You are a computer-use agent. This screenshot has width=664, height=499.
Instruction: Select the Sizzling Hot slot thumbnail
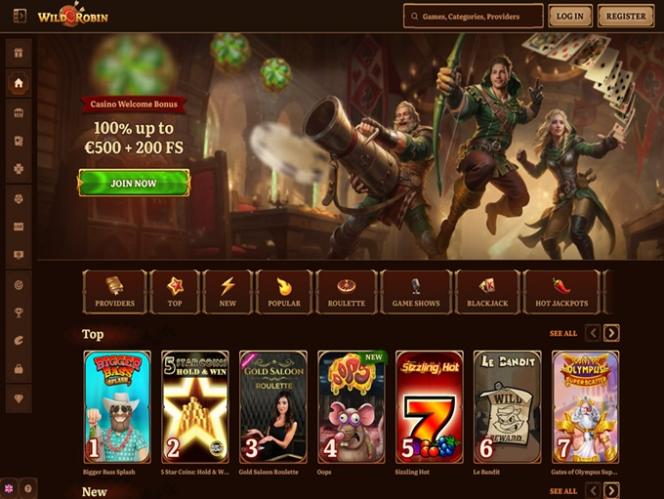(x=429, y=407)
